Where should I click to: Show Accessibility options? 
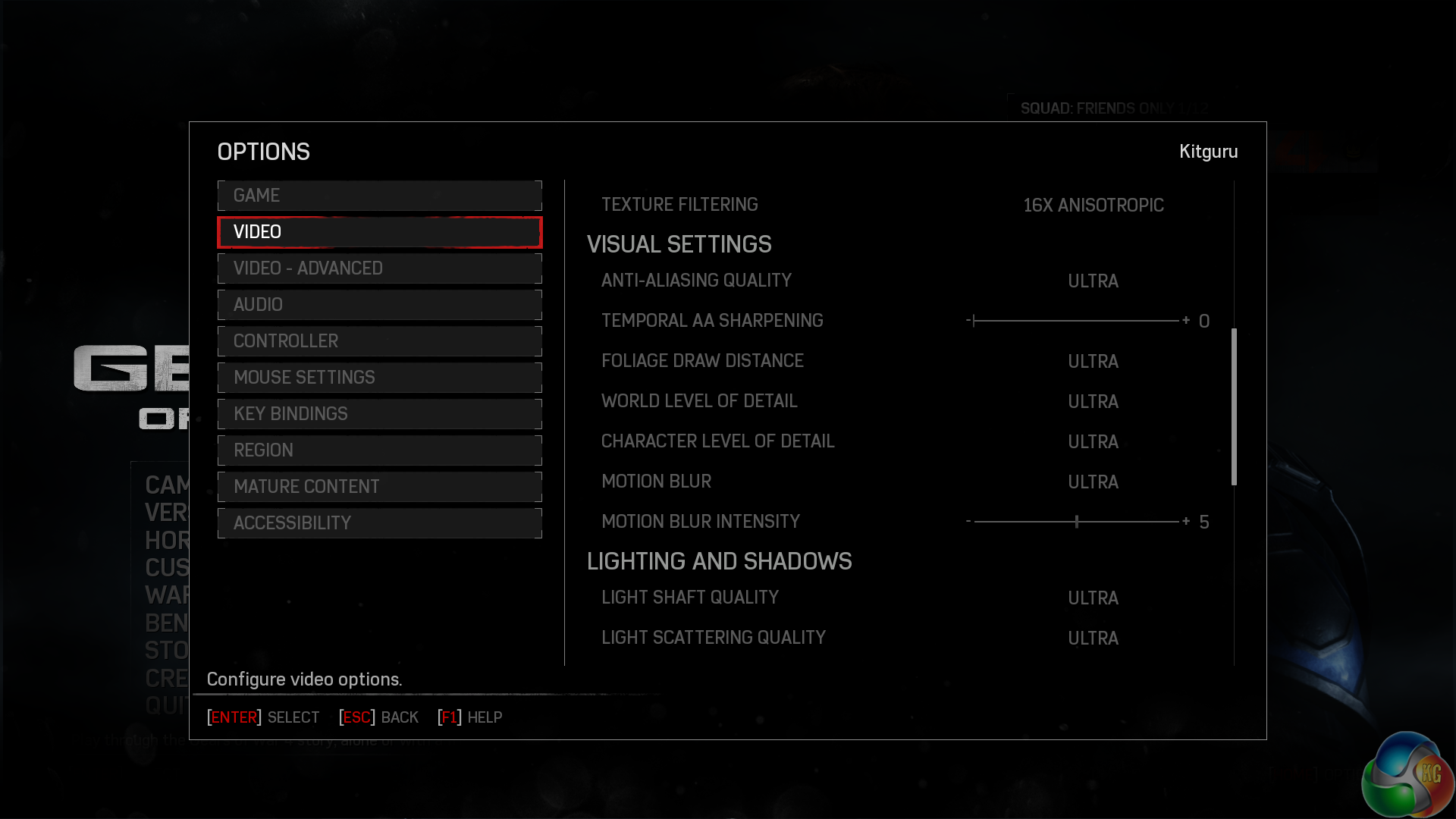click(x=379, y=523)
